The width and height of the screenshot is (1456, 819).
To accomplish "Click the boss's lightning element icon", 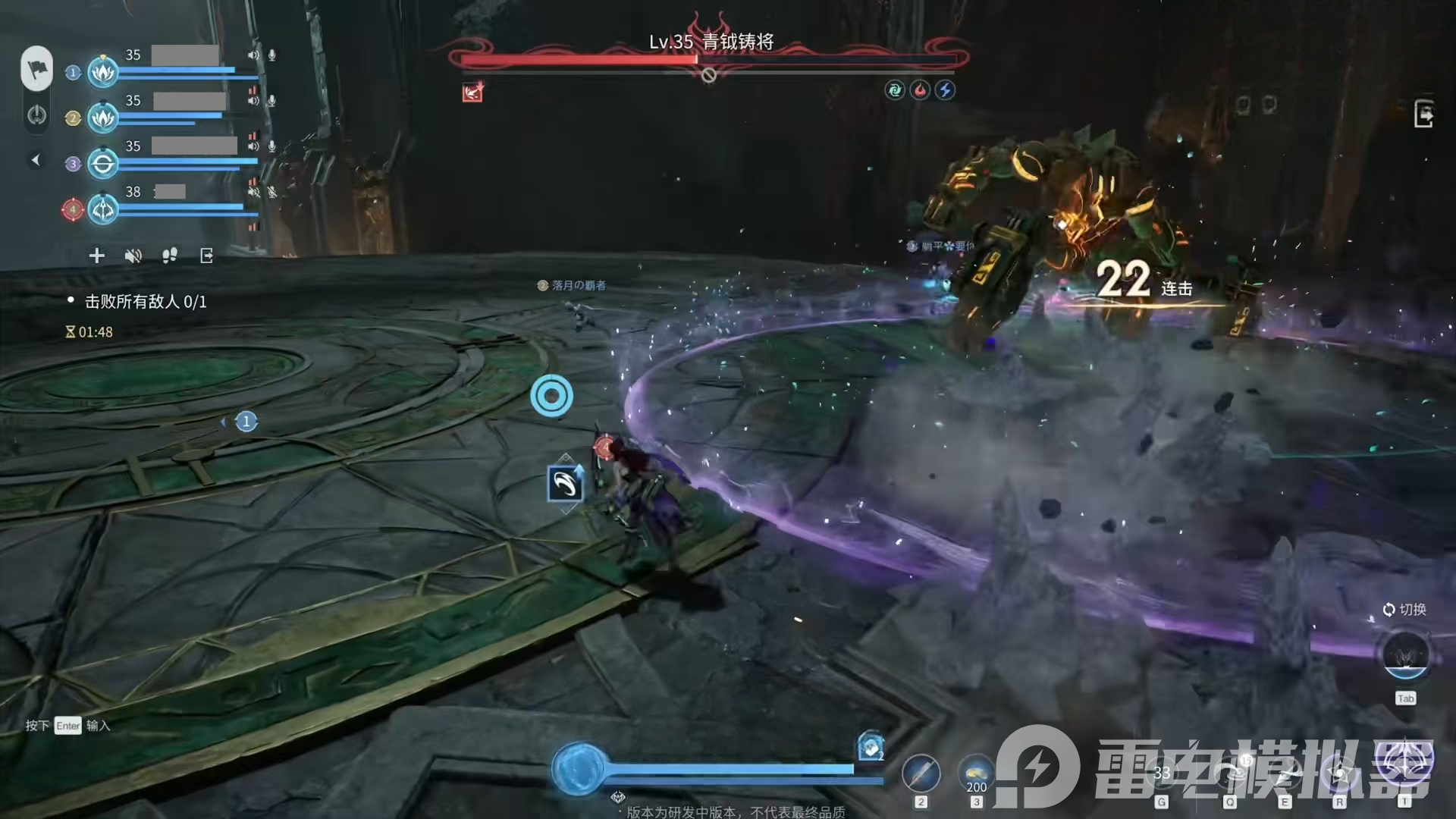I will 945,90.
